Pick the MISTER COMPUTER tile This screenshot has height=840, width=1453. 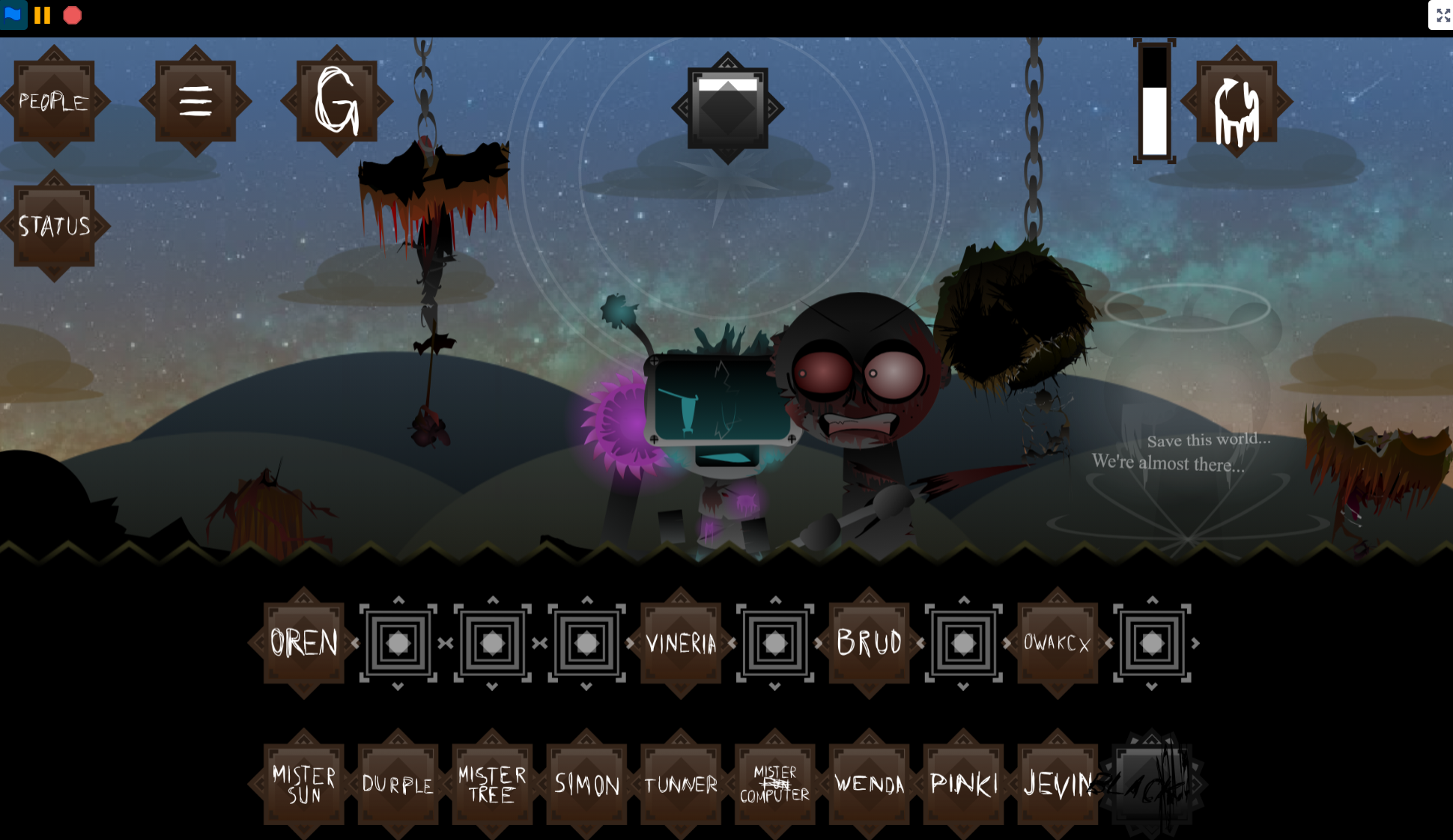tap(775, 784)
